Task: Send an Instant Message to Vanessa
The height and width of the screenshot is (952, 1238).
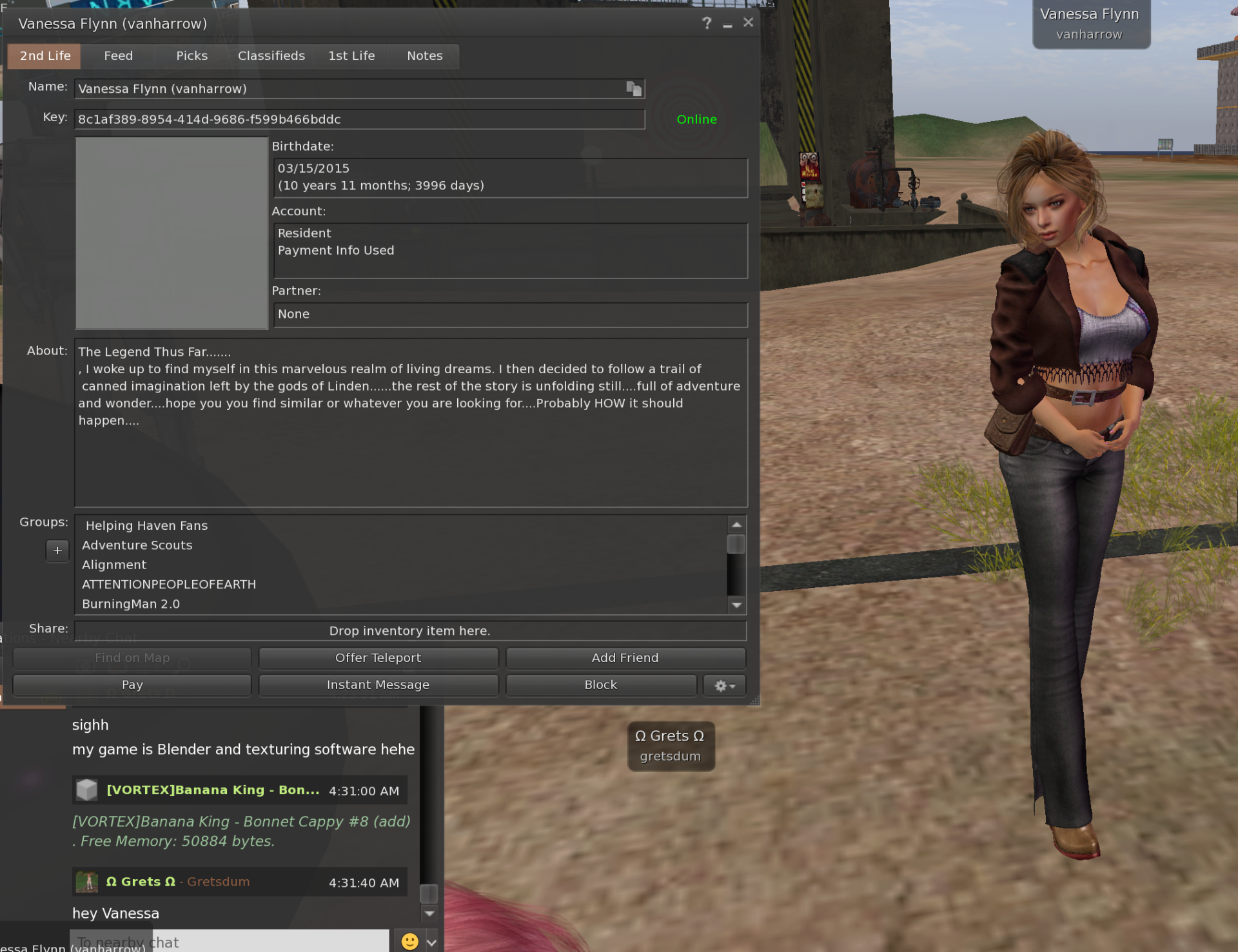Action: click(378, 685)
